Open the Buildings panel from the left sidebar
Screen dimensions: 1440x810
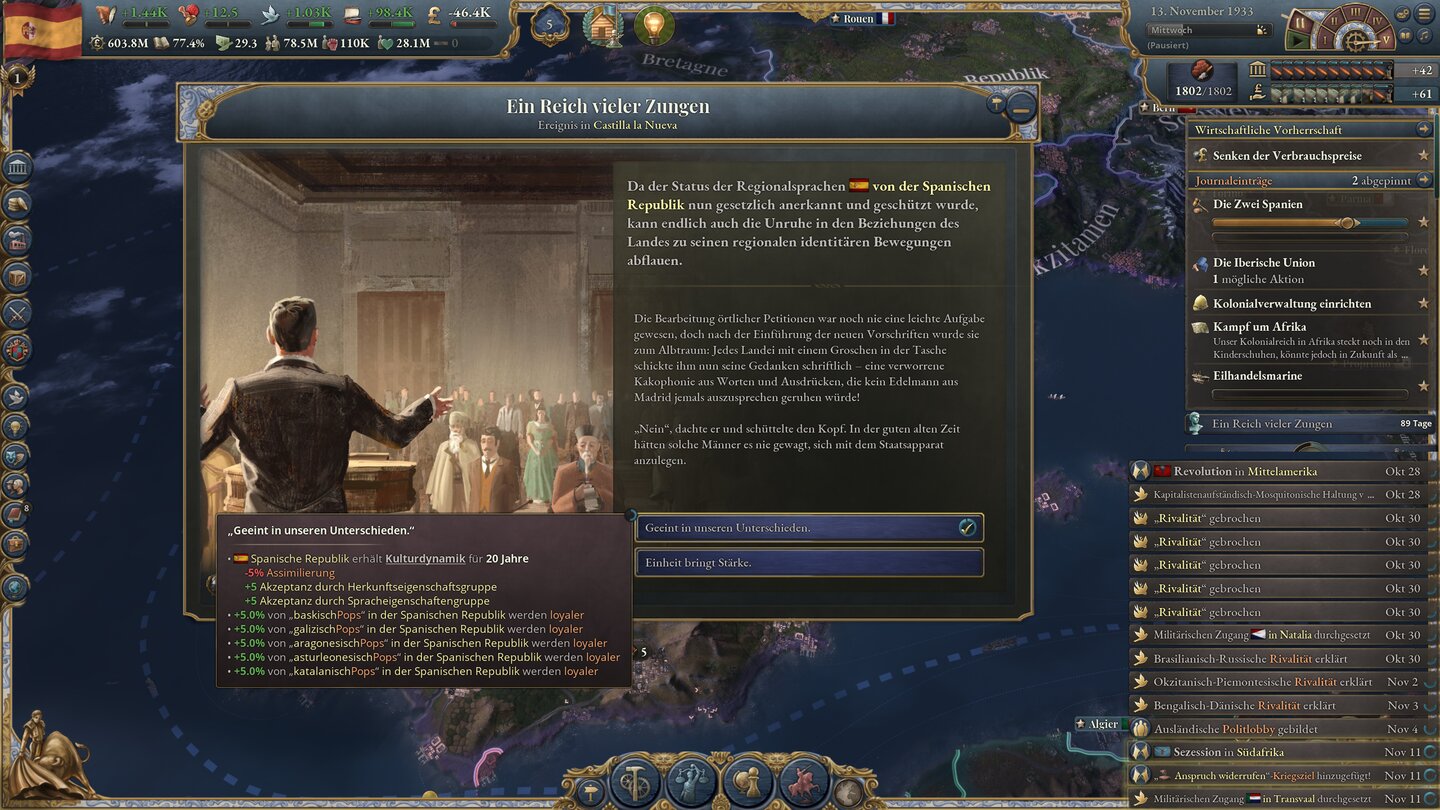[x=15, y=167]
